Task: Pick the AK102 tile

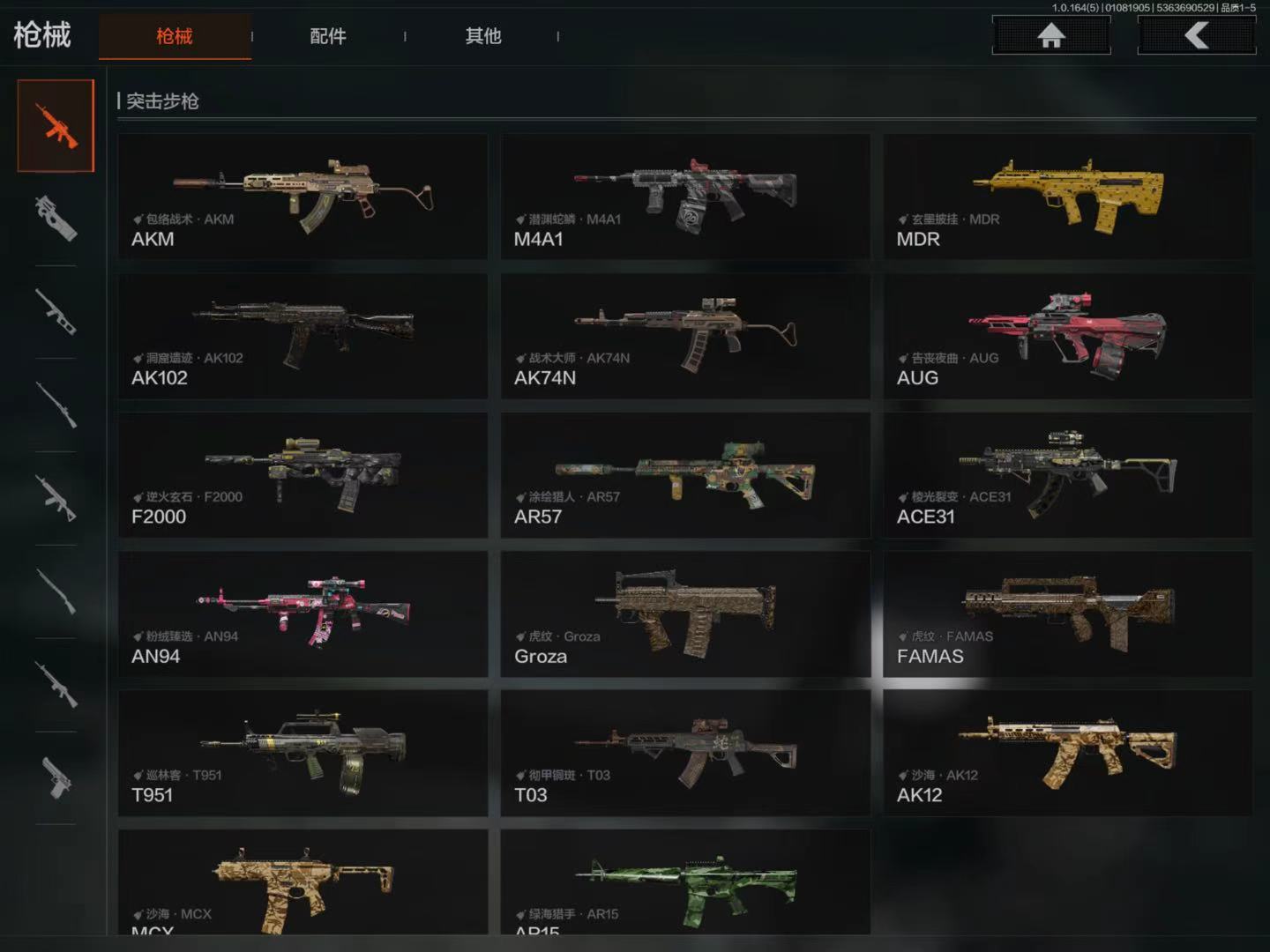Action: 303,336
